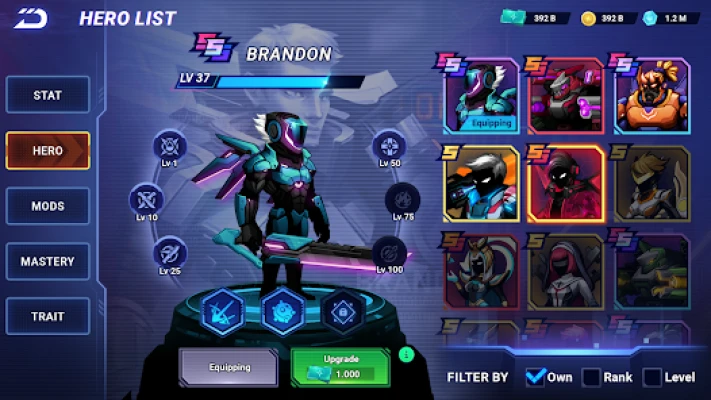The width and height of the screenshot is (711, 400).
Task: Tick the Level filter checkbox
Action: point(652,377)
